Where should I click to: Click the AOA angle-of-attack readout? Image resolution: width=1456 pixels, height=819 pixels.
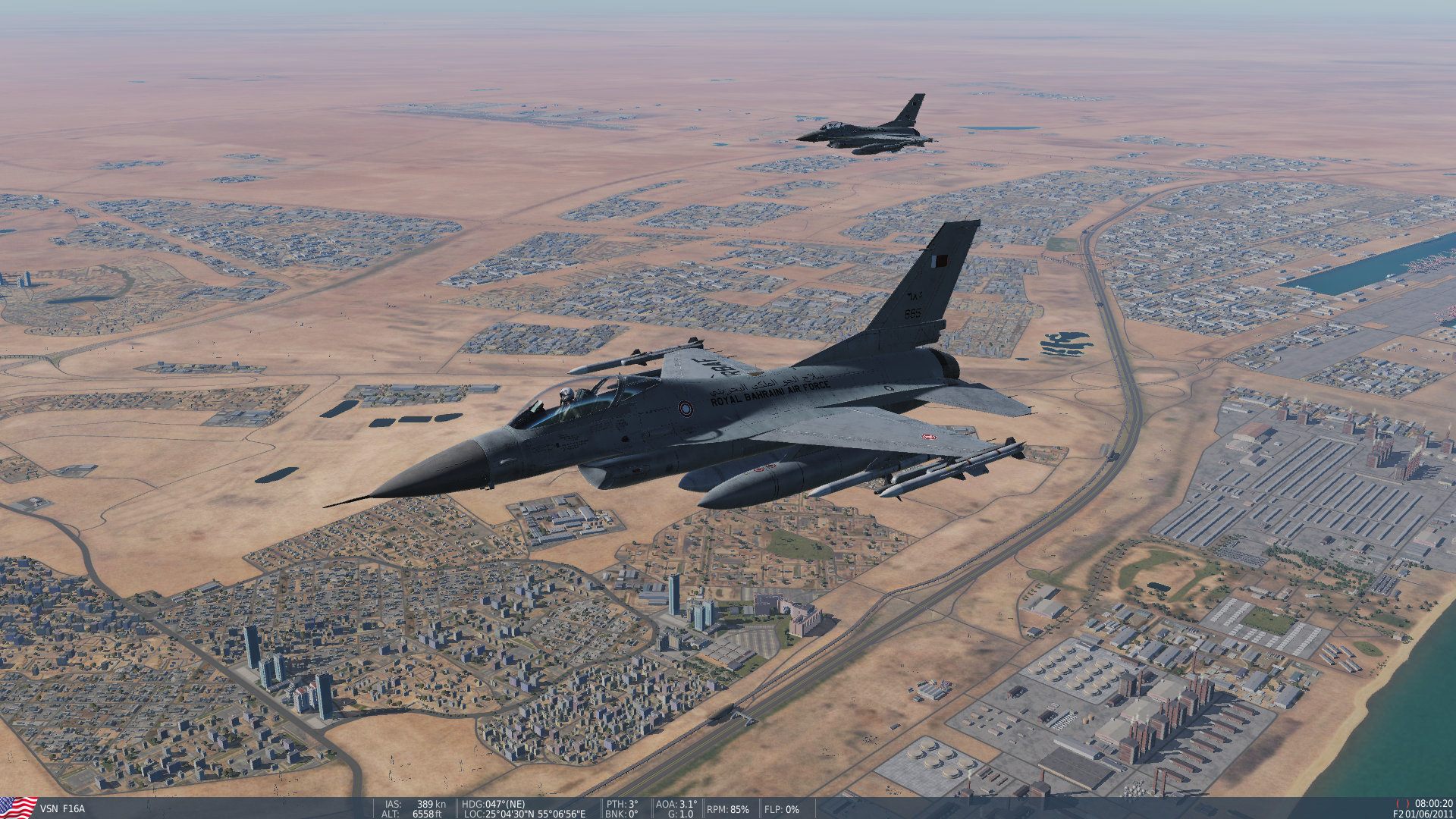tap(675, 804)
